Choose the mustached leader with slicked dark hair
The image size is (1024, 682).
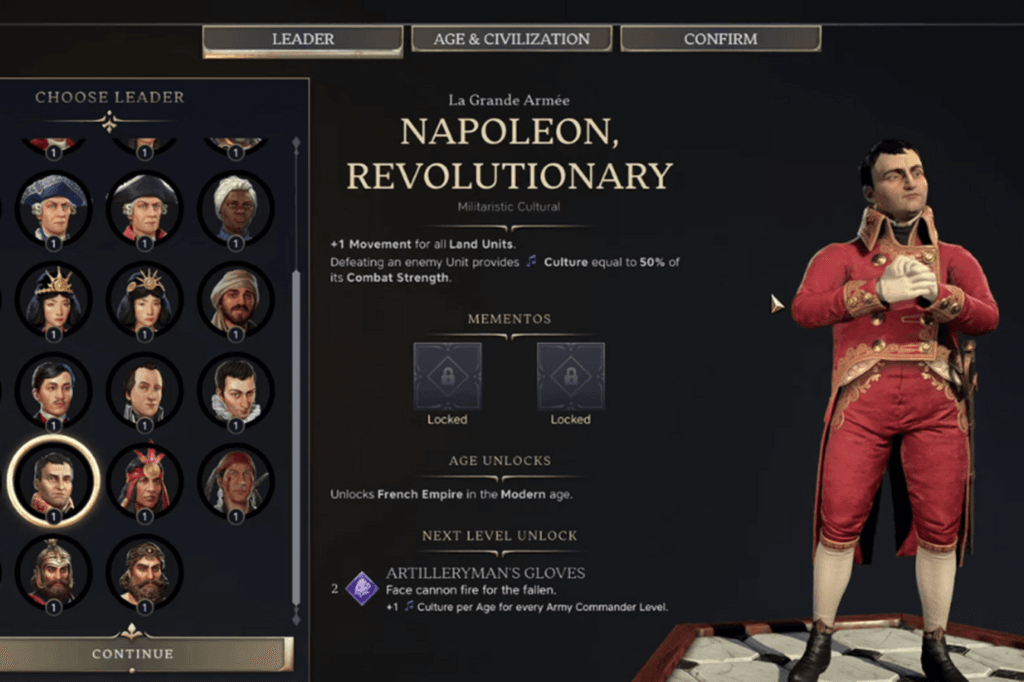[54, 390]
